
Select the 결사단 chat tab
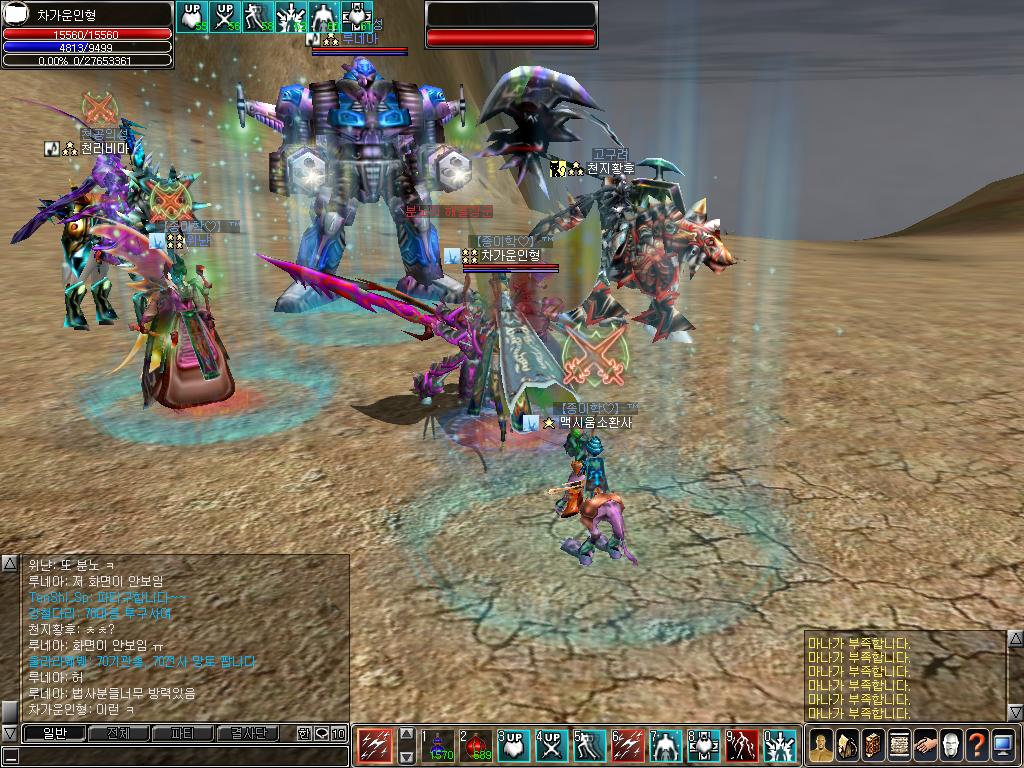(249, 734)
